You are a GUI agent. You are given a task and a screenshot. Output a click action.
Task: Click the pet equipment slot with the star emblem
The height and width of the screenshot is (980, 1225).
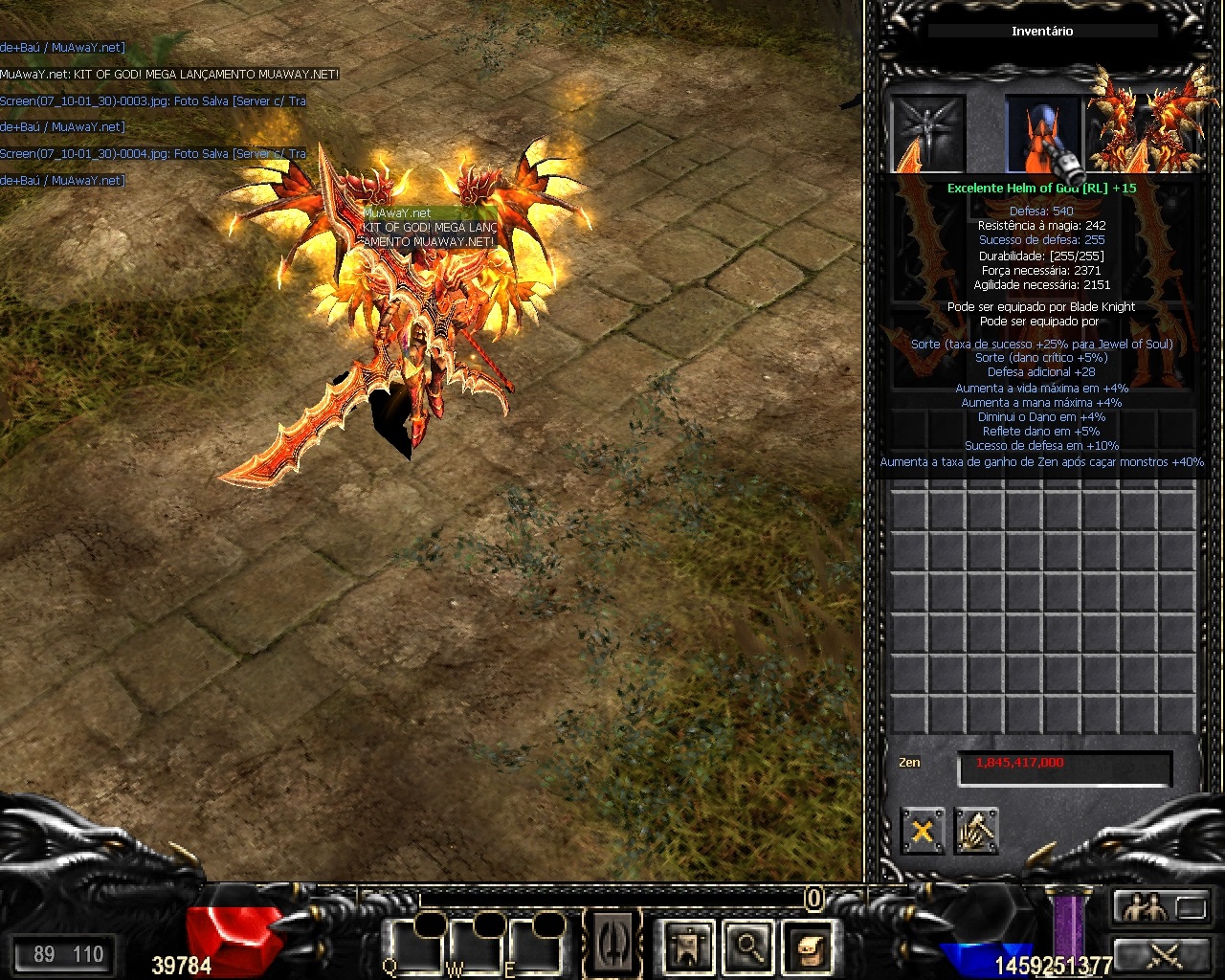(x=928, y=132)
